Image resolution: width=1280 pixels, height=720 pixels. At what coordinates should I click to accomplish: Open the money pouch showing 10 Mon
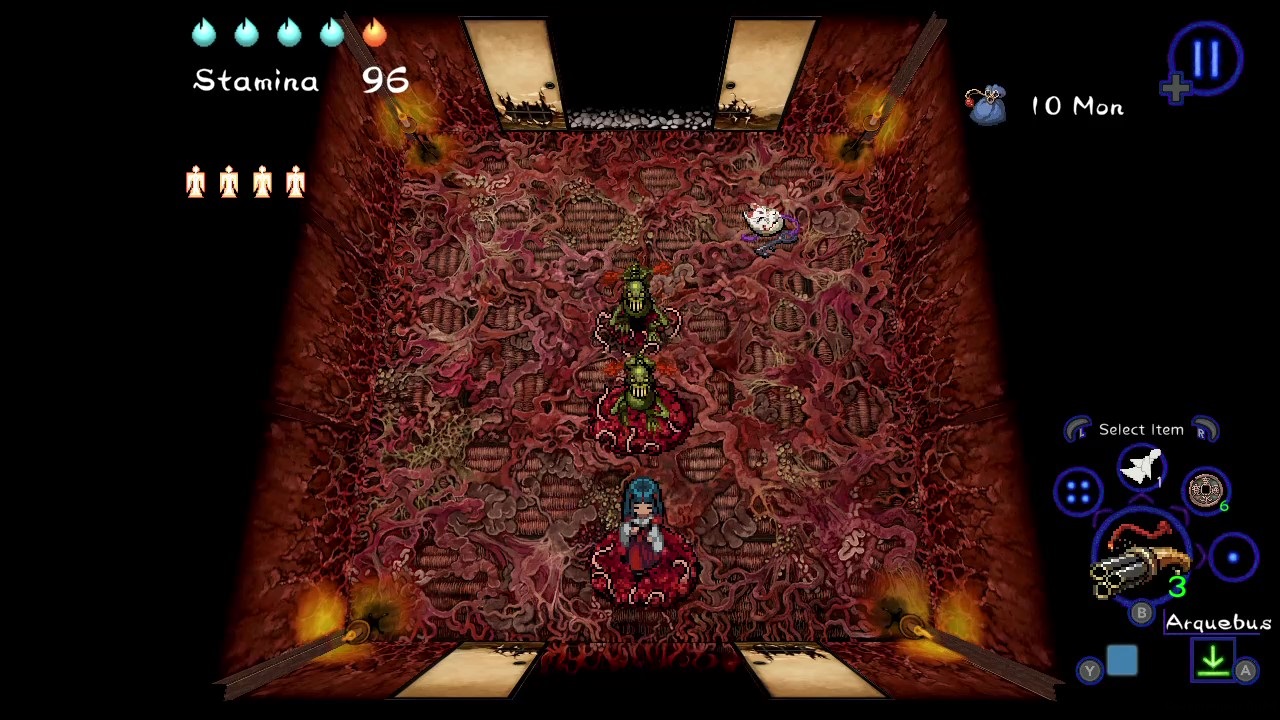[x=987, y=105]
